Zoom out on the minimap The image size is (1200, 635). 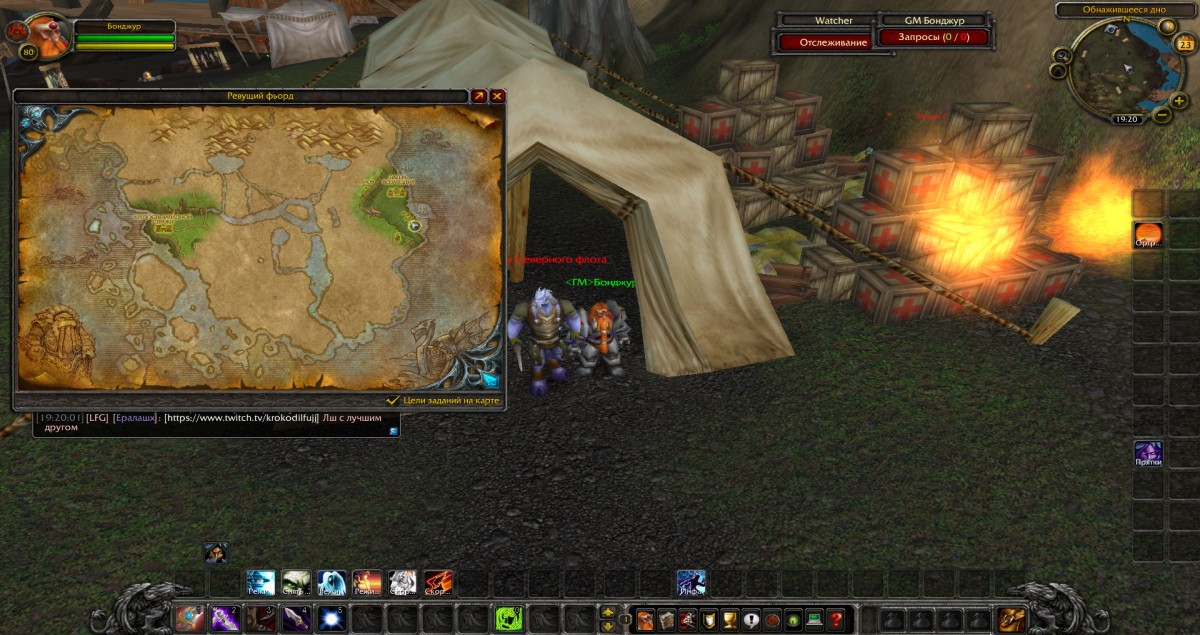coord(1162,115)
